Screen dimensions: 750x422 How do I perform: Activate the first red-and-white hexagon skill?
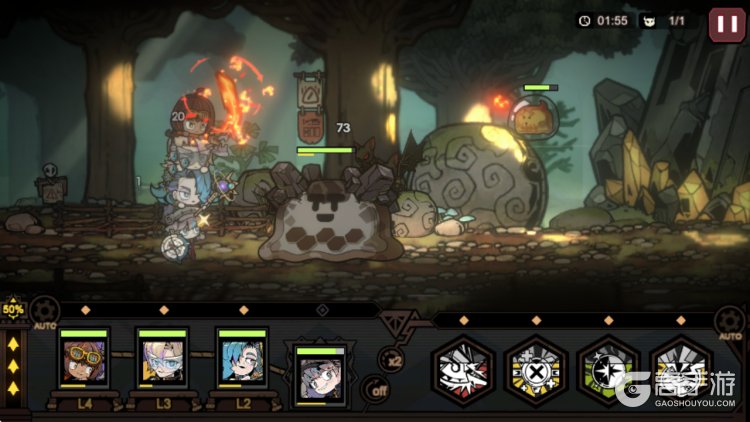[x=462, y=372]
